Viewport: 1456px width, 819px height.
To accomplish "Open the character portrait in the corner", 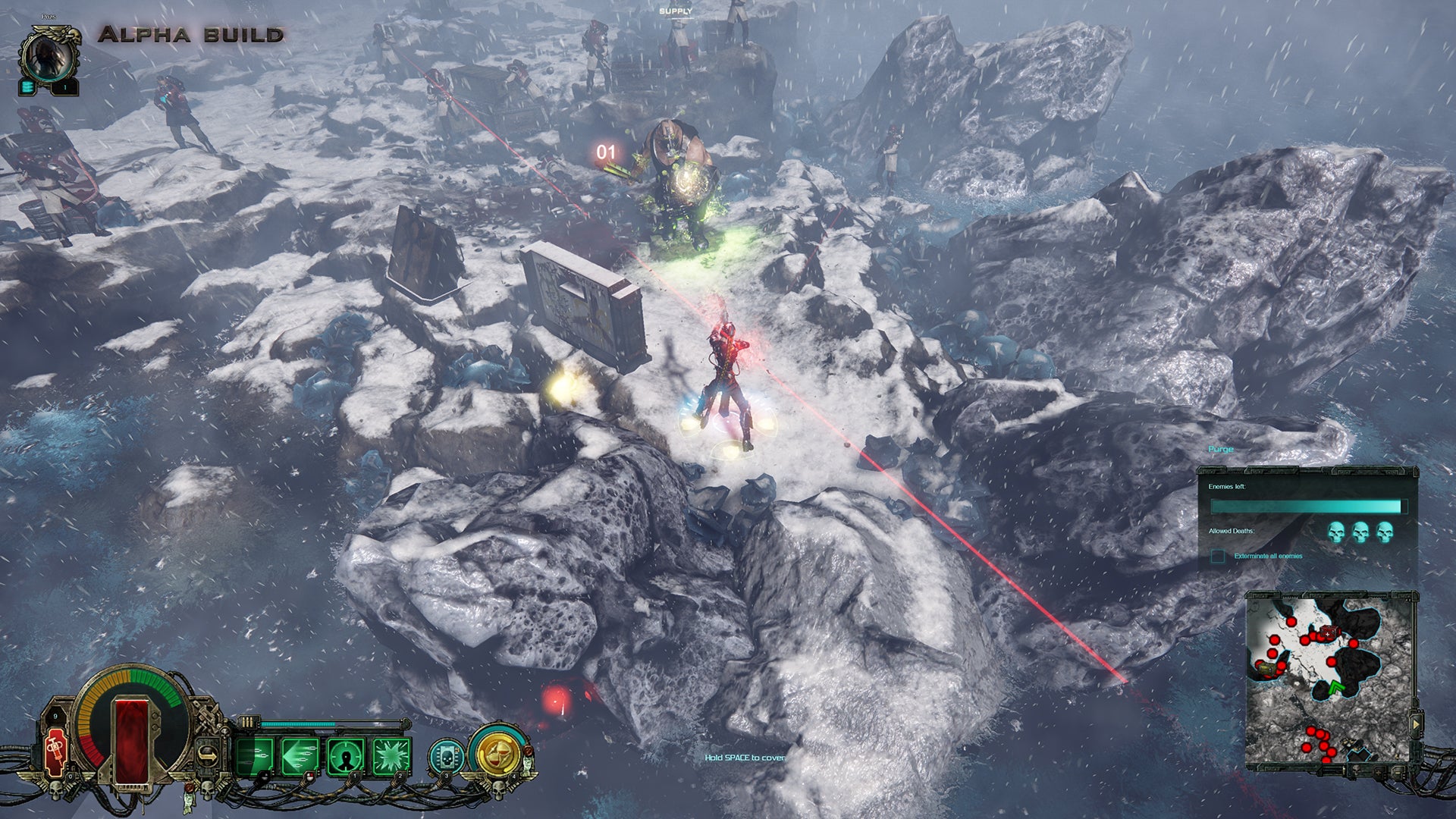I will [50, 58].
